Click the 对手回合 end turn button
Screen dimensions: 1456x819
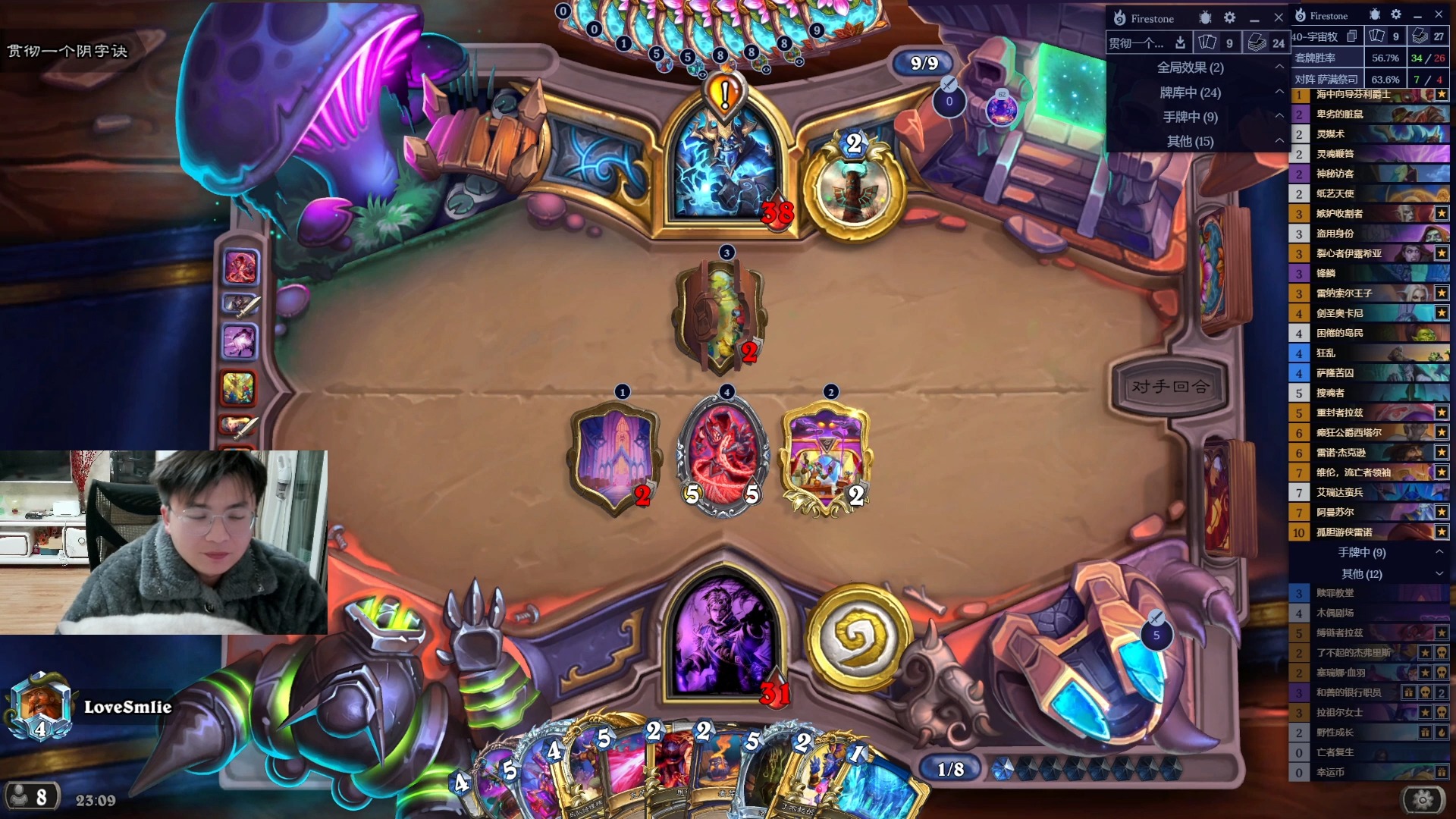pyautogui.click(x=1169, y=387)
